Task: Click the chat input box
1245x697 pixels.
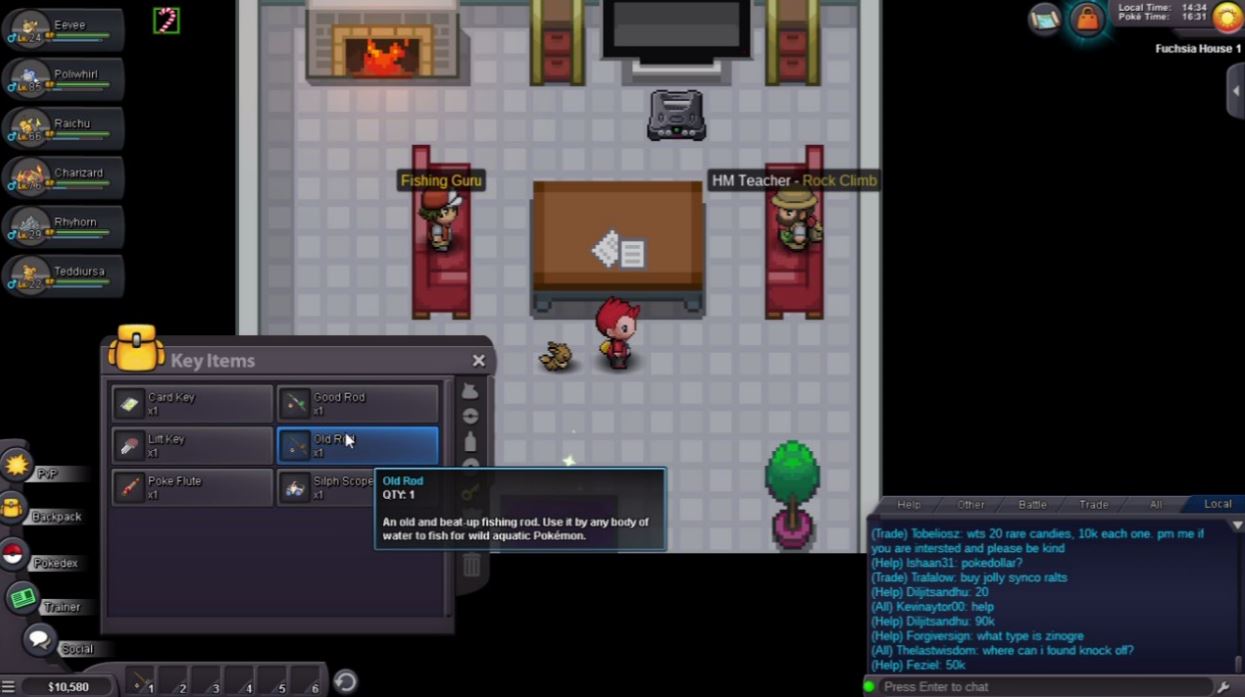Action: pos(1040,687)
